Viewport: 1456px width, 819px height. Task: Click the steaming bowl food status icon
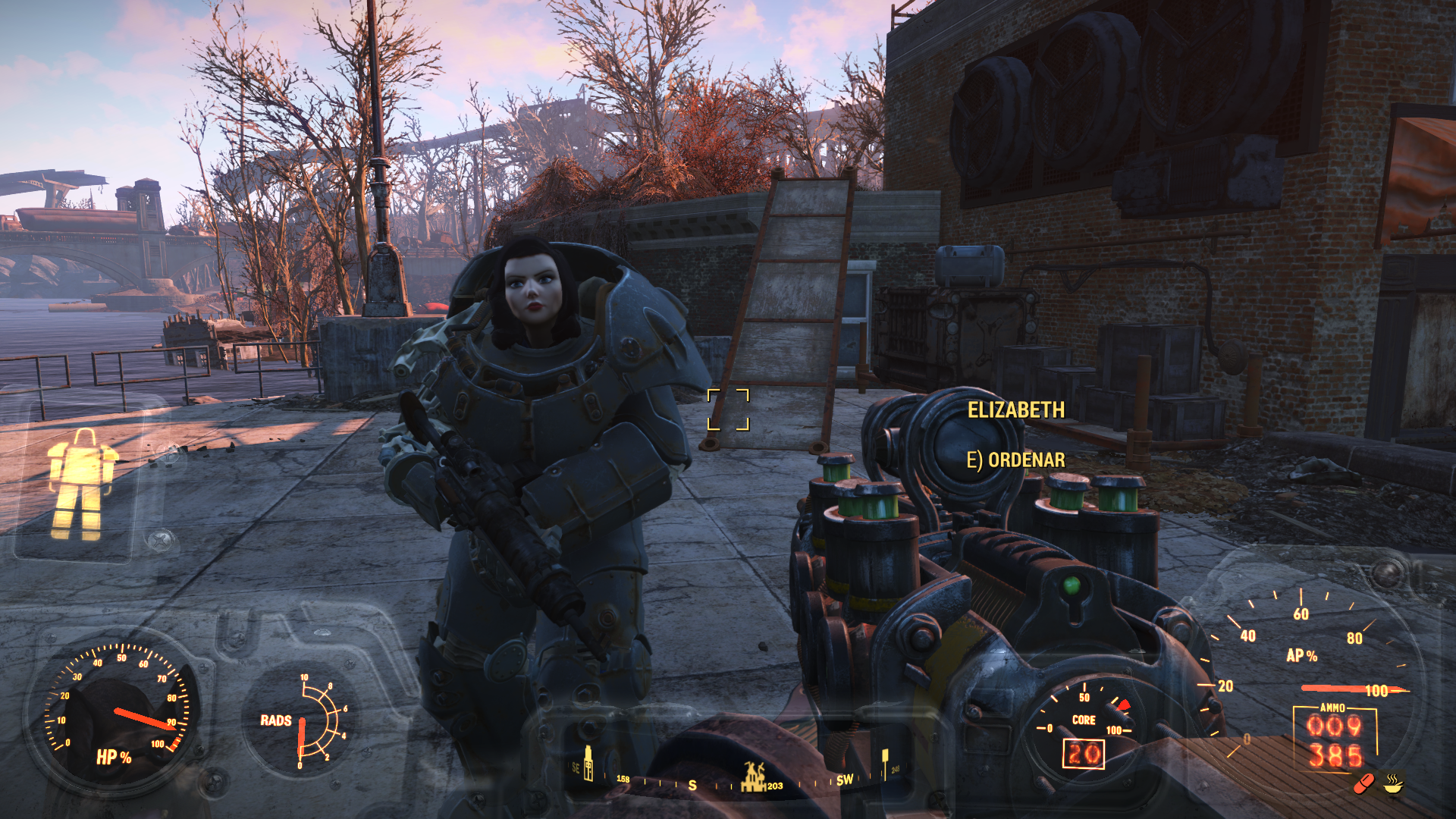point(1394,782)
